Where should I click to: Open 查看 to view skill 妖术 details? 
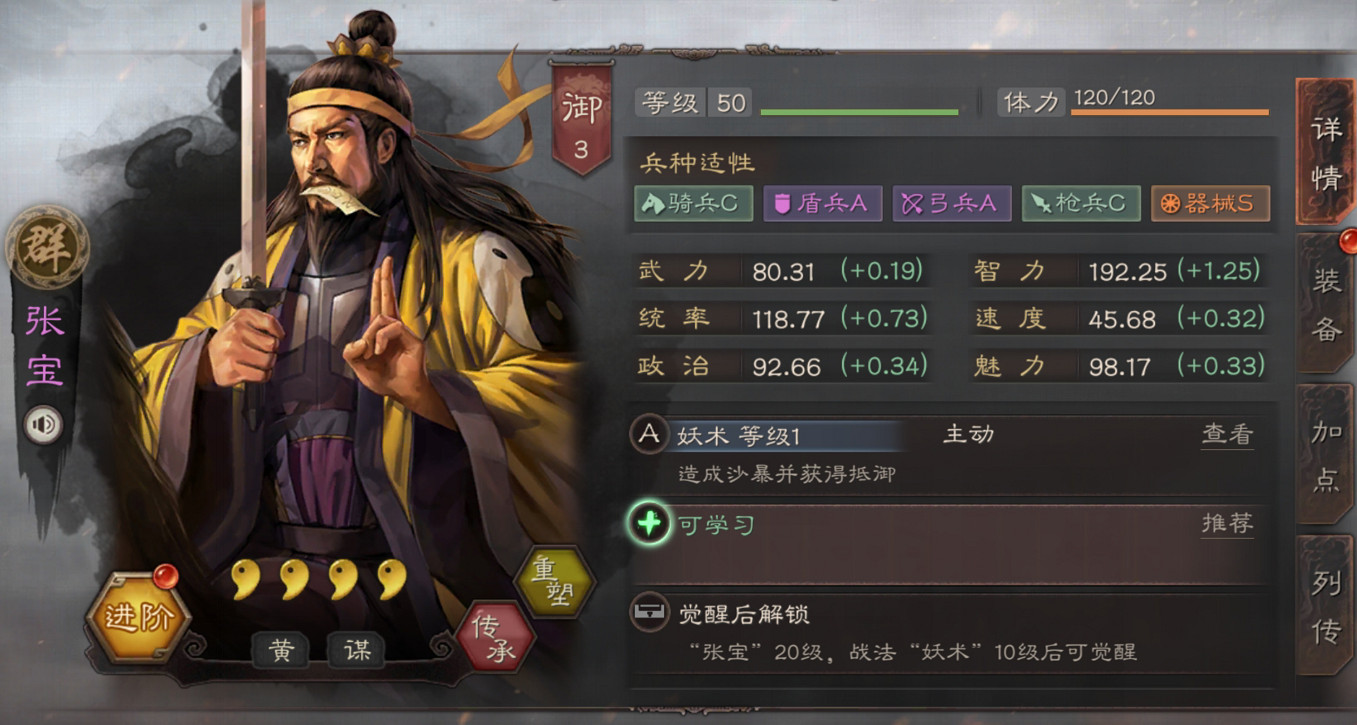(x=1227, y=433)
